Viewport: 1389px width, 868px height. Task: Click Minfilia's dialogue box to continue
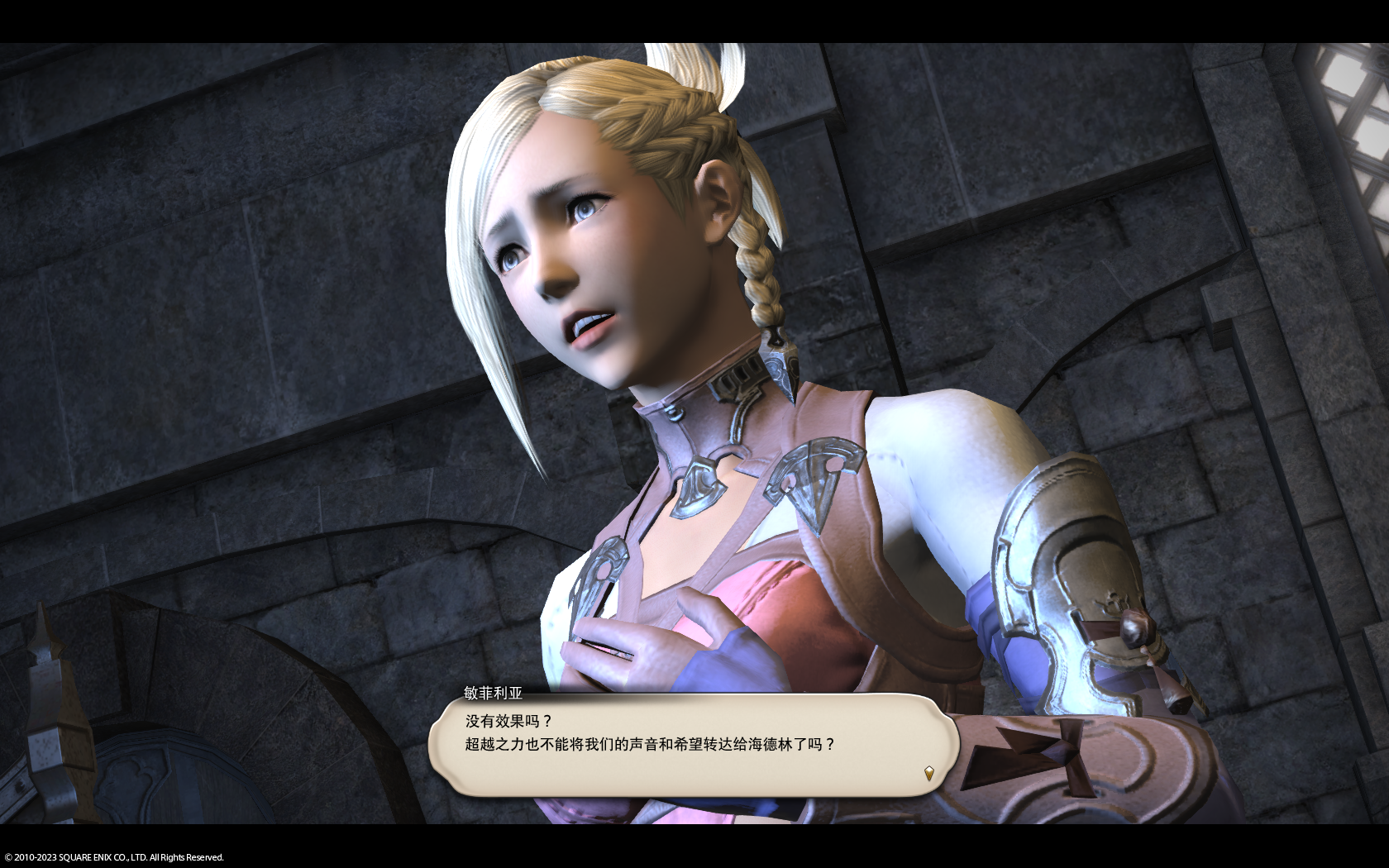pyautogui.click(x=693, y=745)
